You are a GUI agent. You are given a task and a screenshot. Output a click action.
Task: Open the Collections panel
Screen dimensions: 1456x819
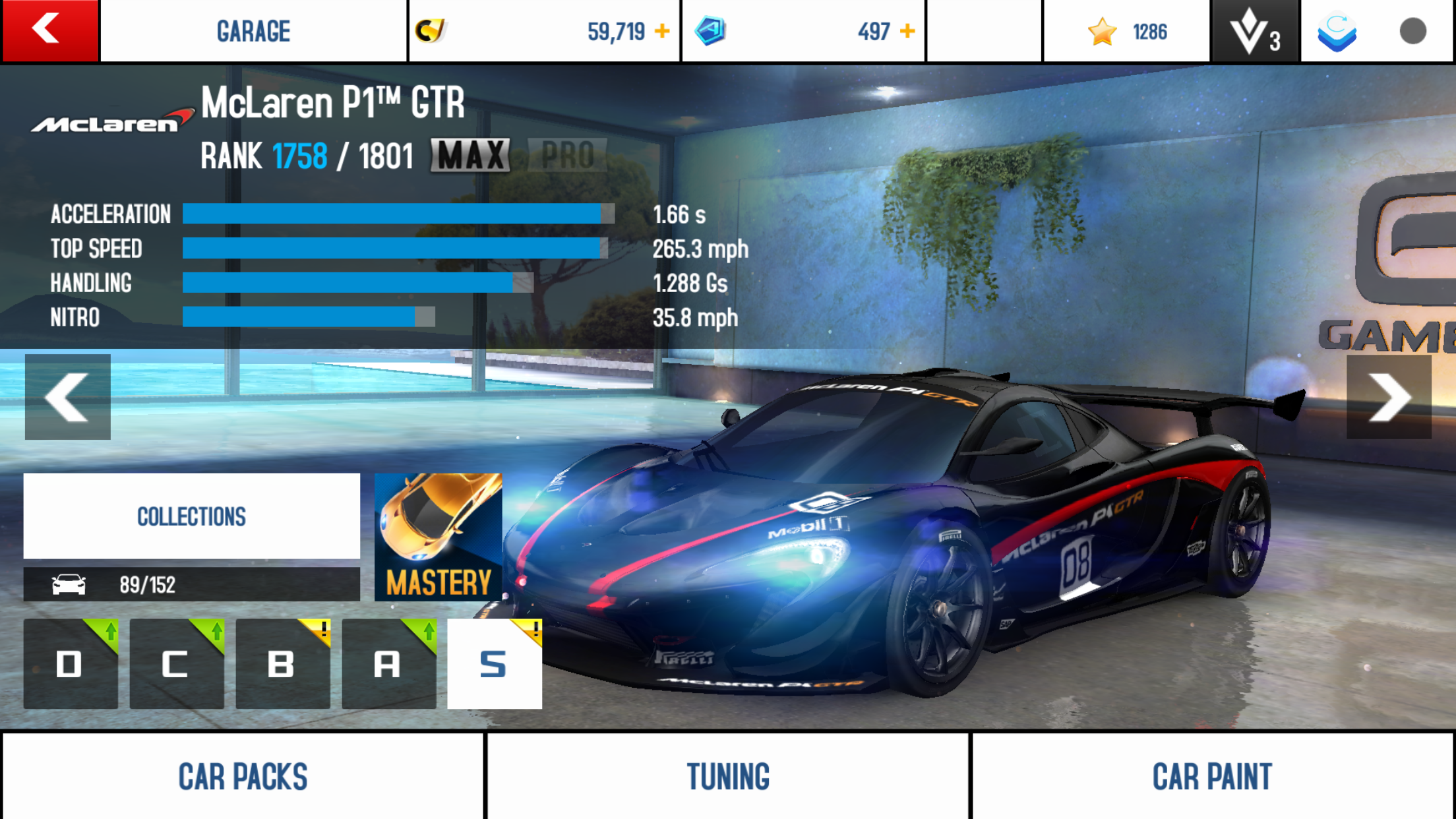click(x=191, y=516)
